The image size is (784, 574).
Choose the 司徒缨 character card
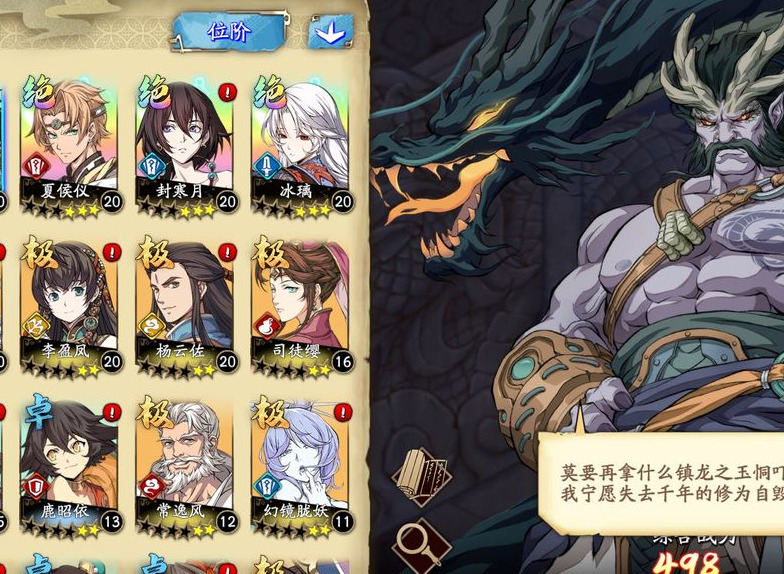[x=300, y=302]
